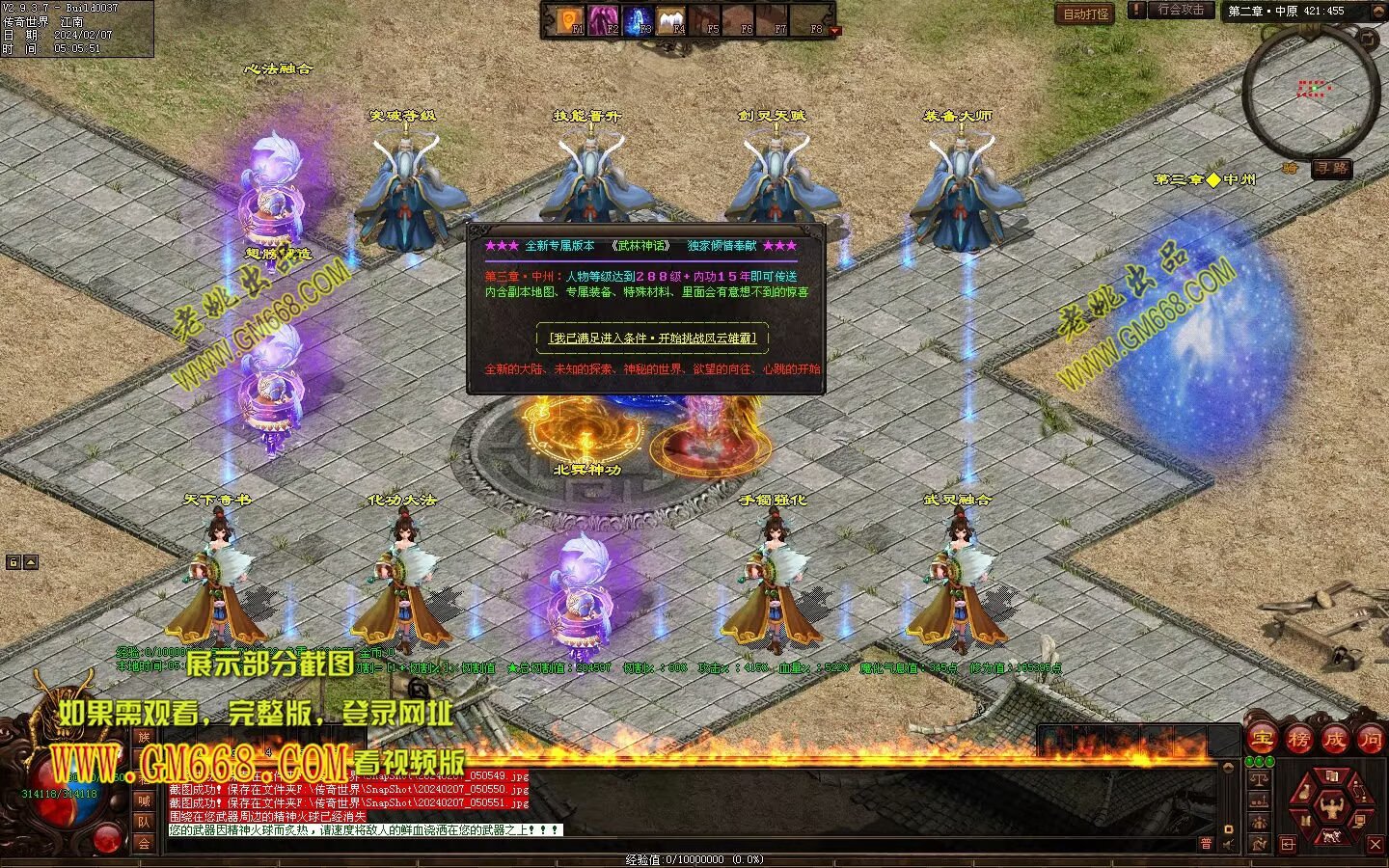1389x868 pixels.
Task: Trigger the F4 white wings skill
Action: [671, 18]
